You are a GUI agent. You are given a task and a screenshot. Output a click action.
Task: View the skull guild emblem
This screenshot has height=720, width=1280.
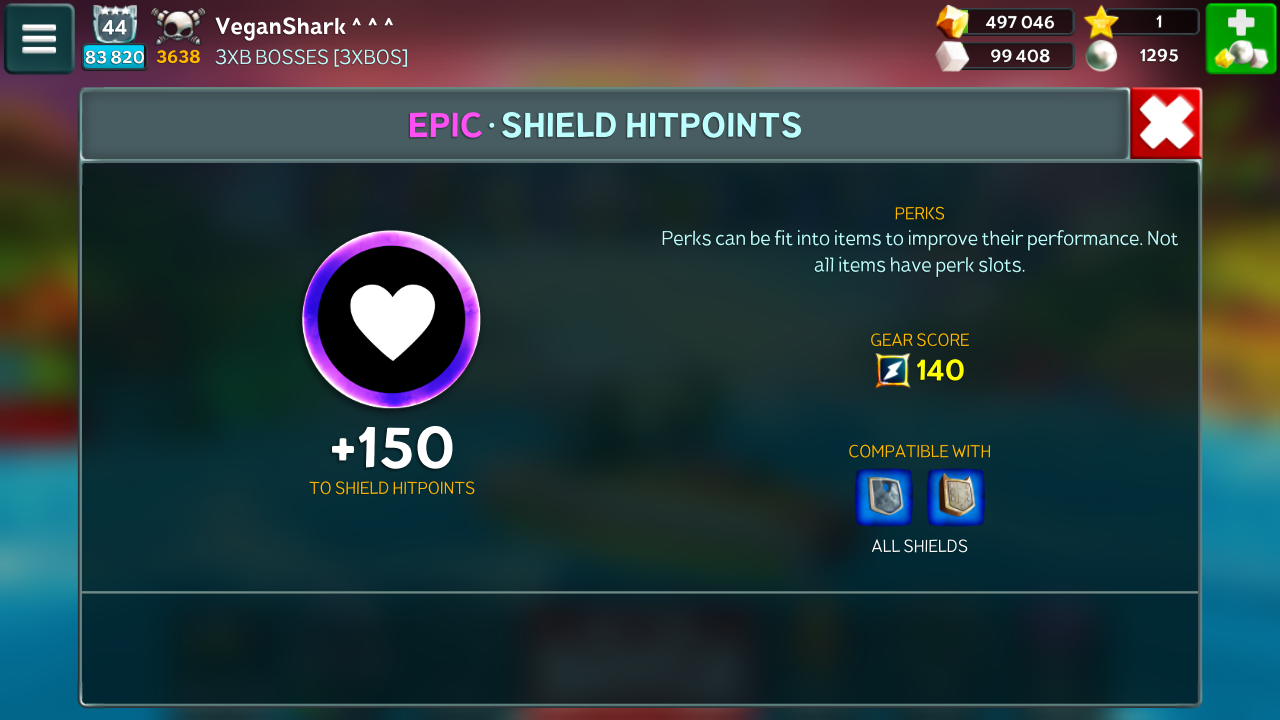[178, 26]
